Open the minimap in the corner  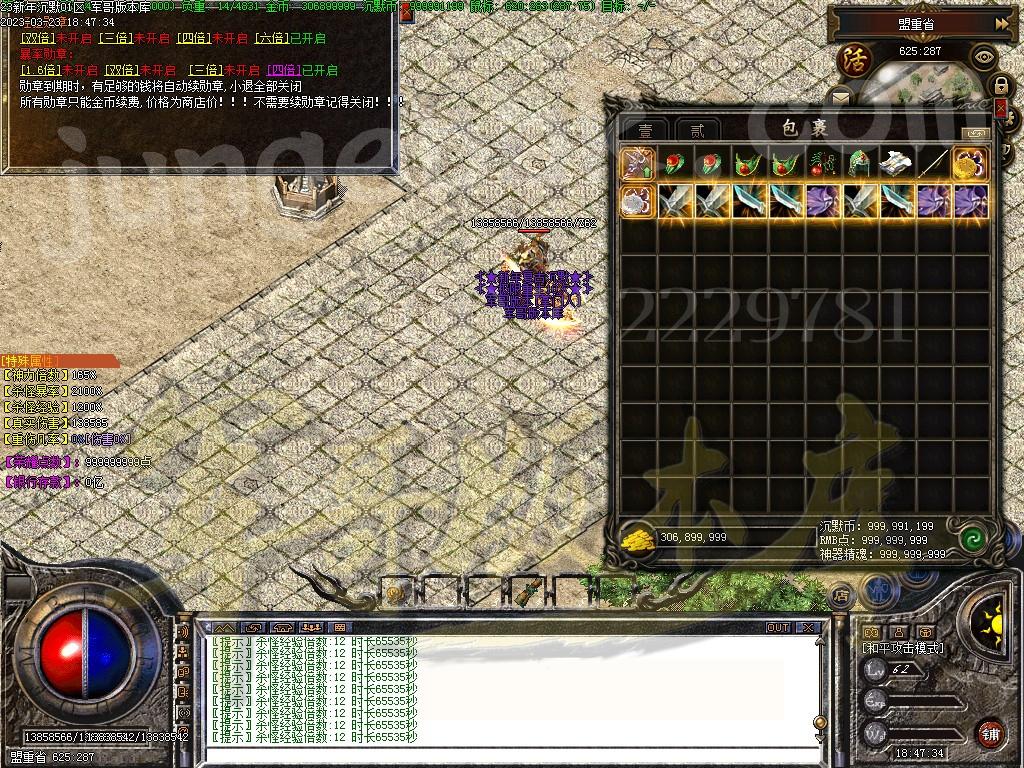coord(918,84)
